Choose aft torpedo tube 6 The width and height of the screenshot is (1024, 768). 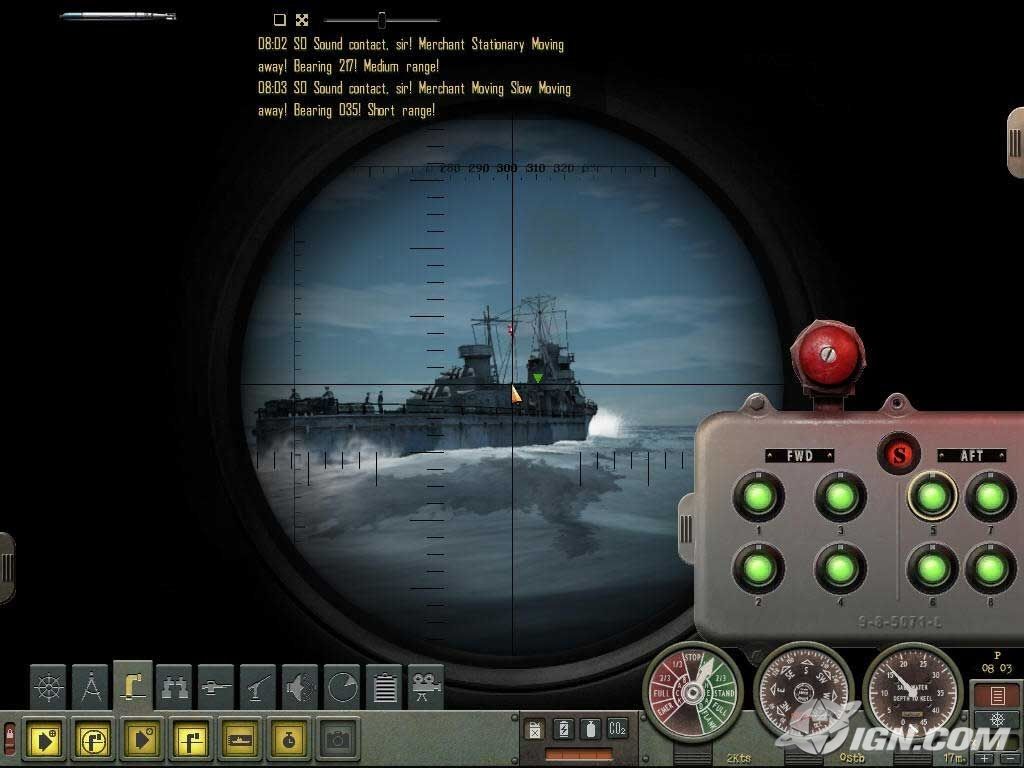coord(932,568)
